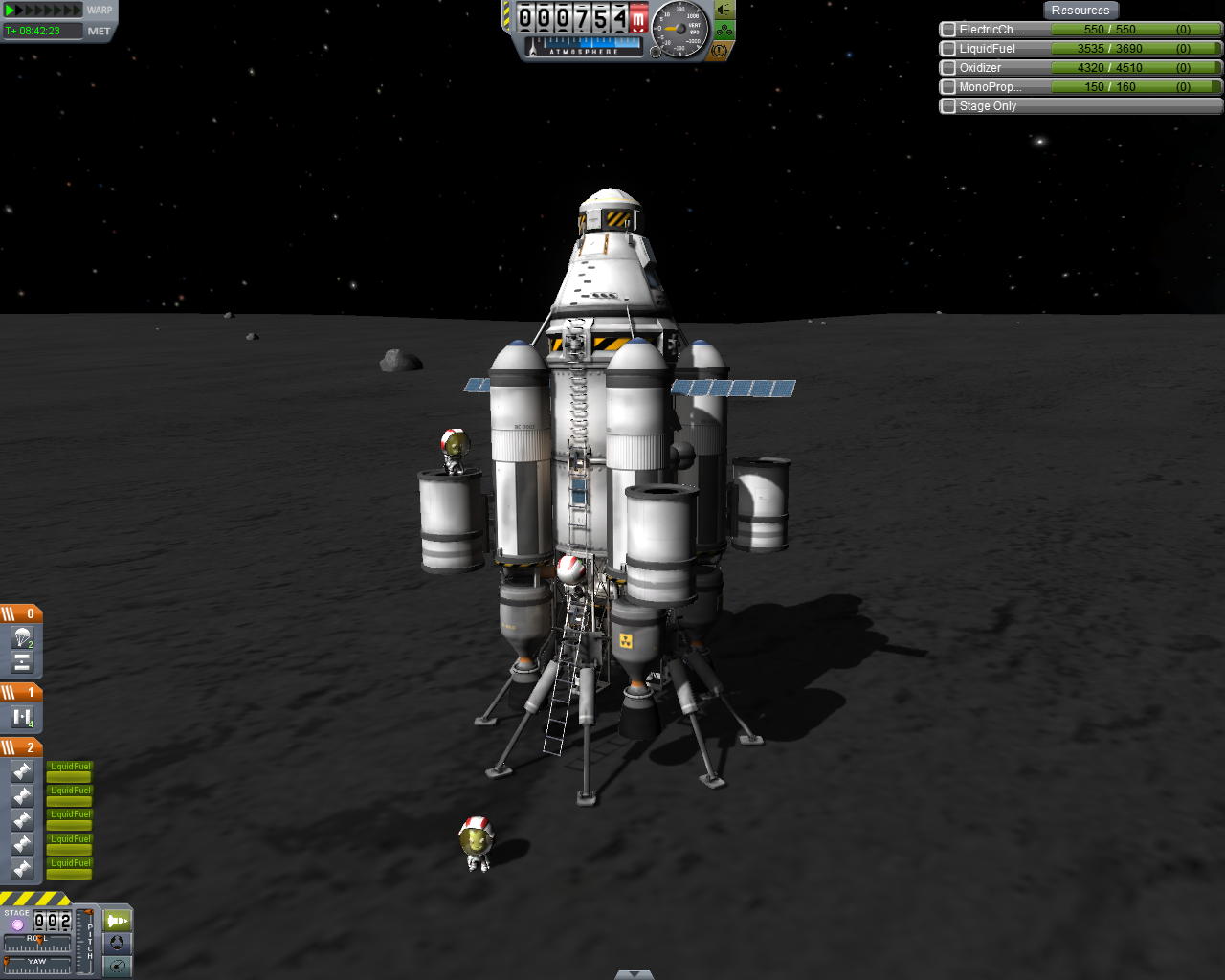Click the MET mission clock label
Image resolution: width=1225 pixels, height=980 pixels.
tap(100, 32)
